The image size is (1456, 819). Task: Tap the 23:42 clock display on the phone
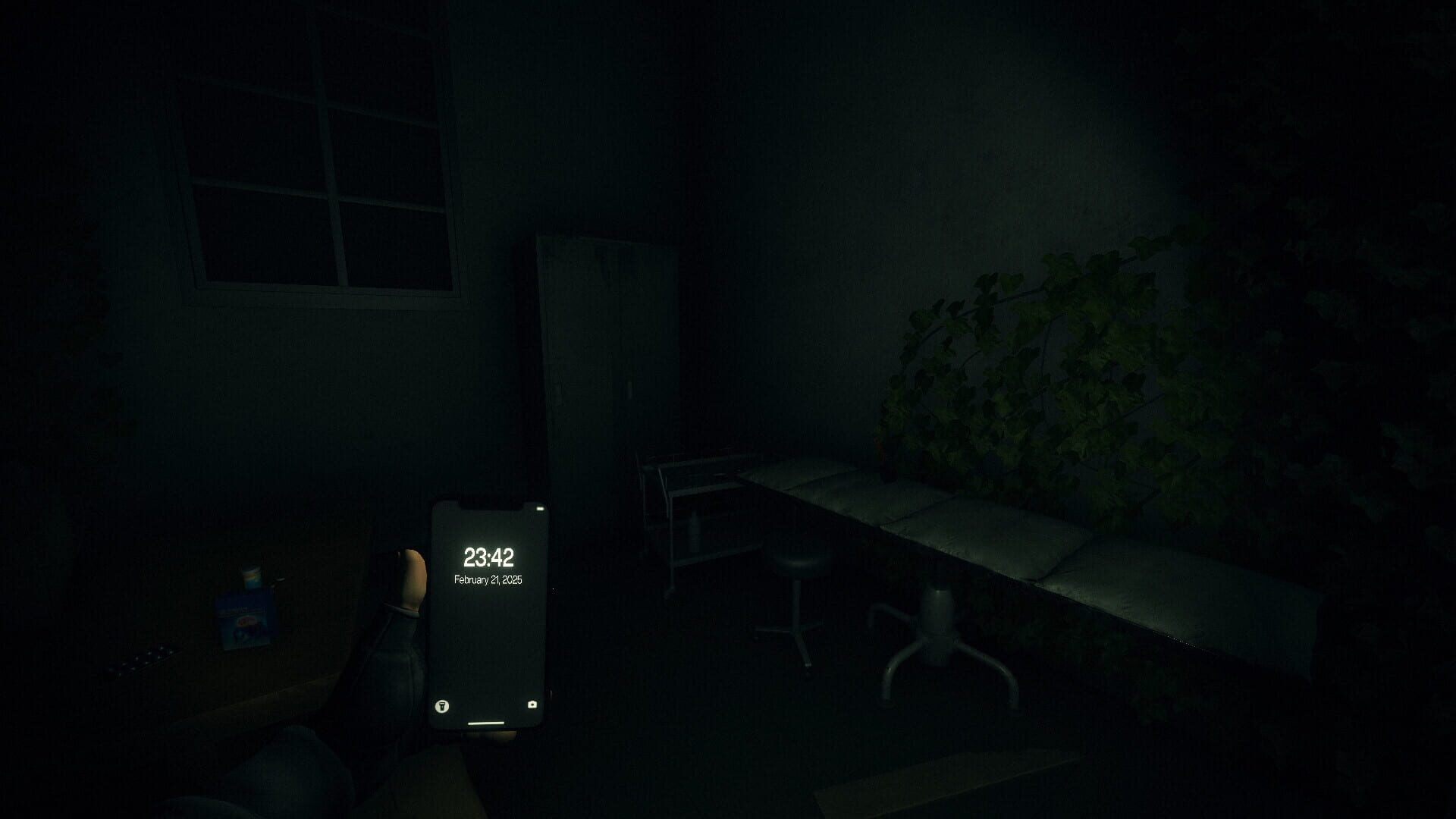[x=491, y=557]
